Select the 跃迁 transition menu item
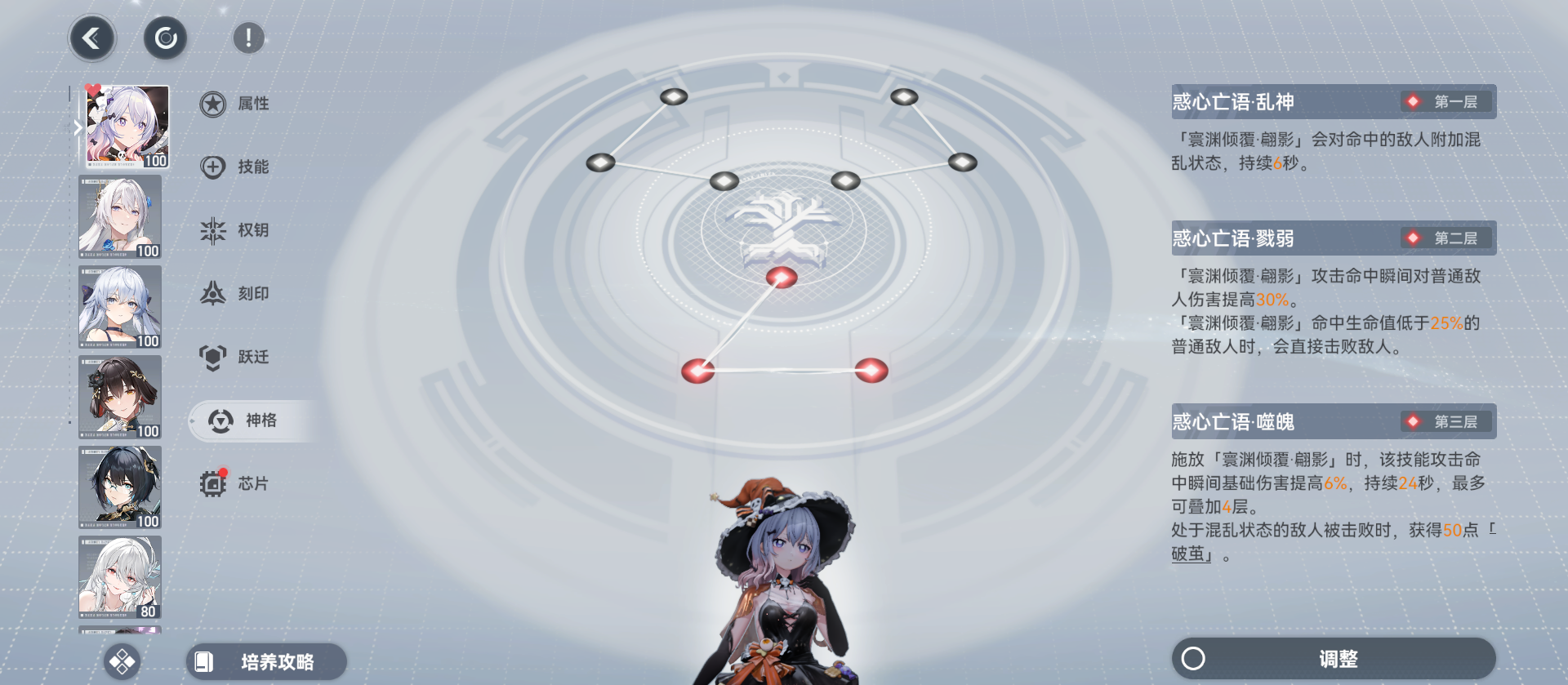1568x685 pixels. pyautogui.click(x=212, y=356)
